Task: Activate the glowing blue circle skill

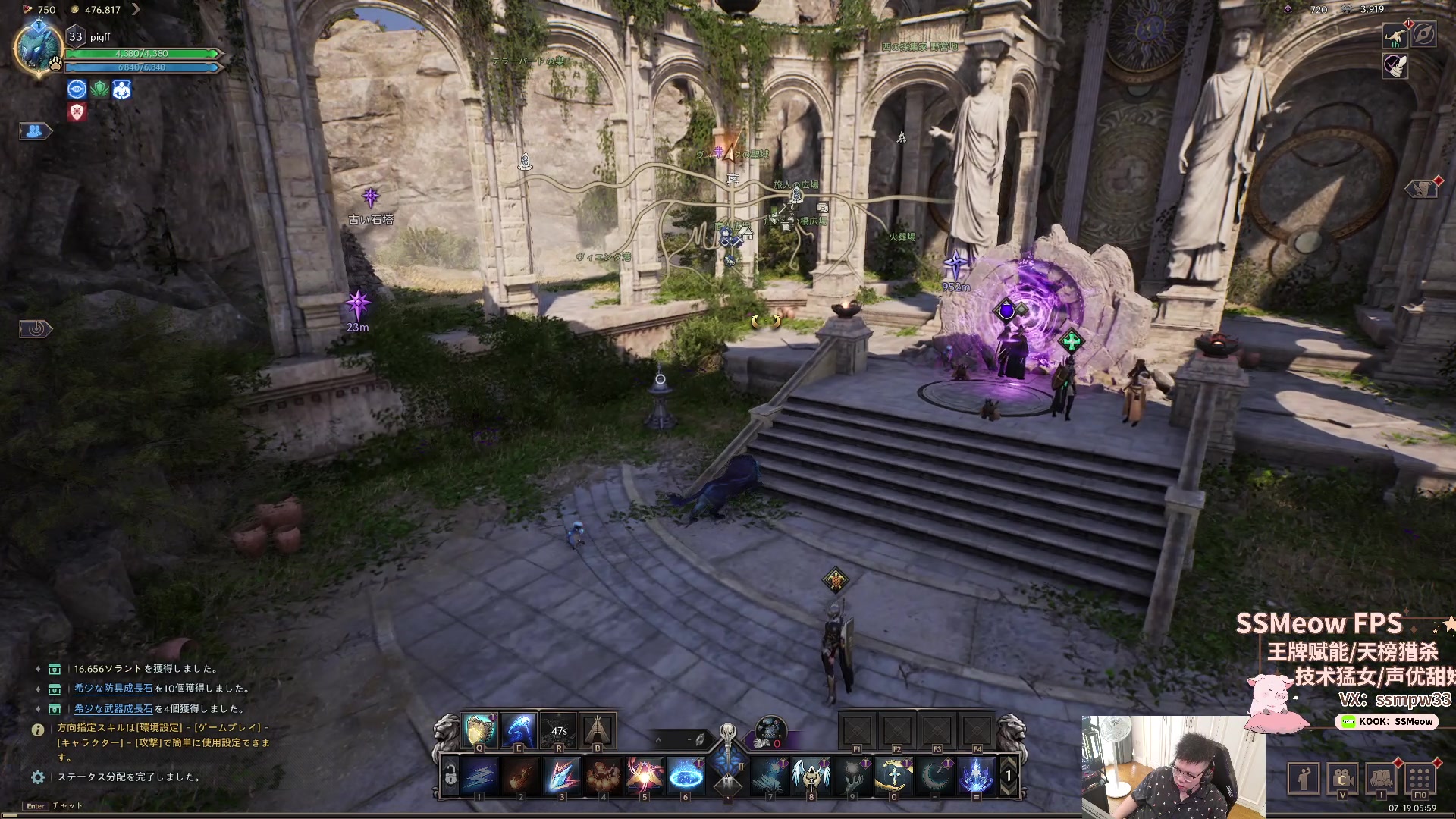Action: click(x=686, y=775)
